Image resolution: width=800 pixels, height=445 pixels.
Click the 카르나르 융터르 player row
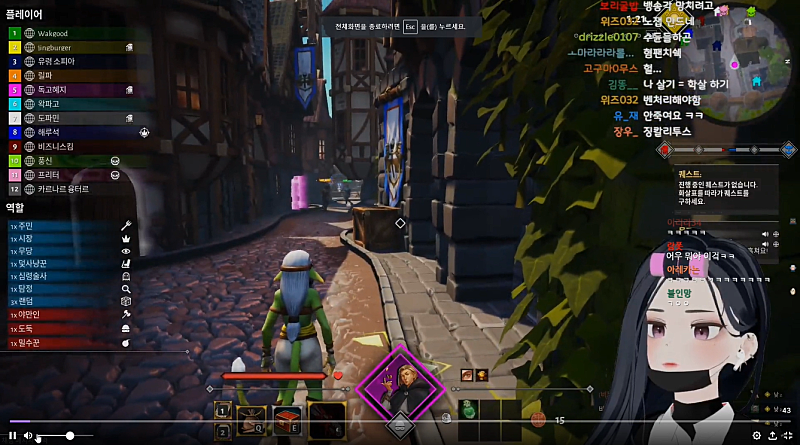[x=64, y=188]
